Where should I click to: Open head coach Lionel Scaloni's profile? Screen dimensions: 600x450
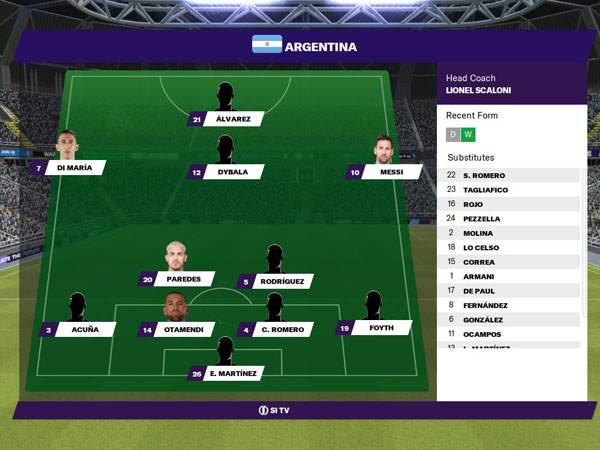point(479,91)
